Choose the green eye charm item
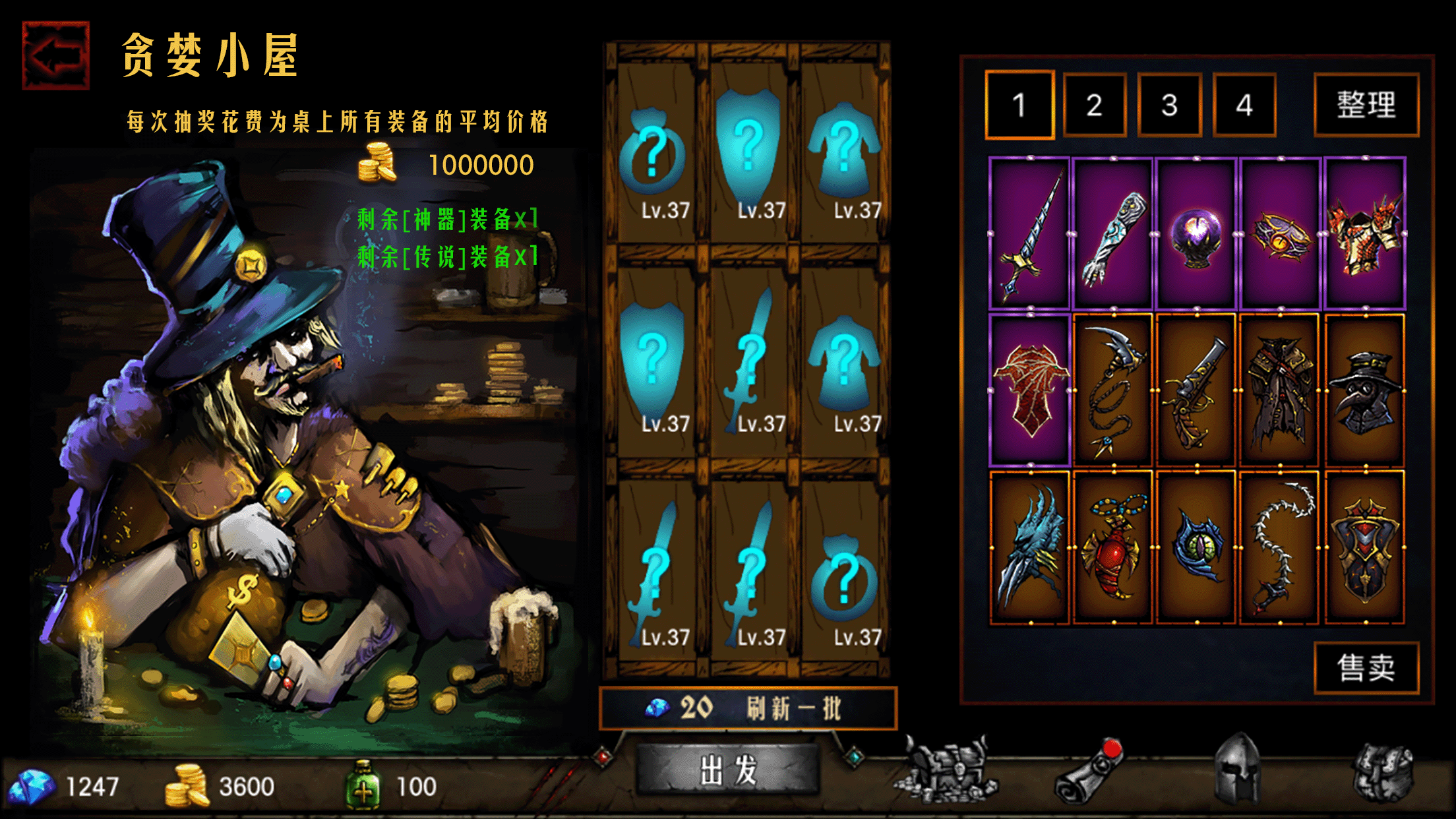This screenshot has height=819, width=1456. click(x=1196, y=547)
